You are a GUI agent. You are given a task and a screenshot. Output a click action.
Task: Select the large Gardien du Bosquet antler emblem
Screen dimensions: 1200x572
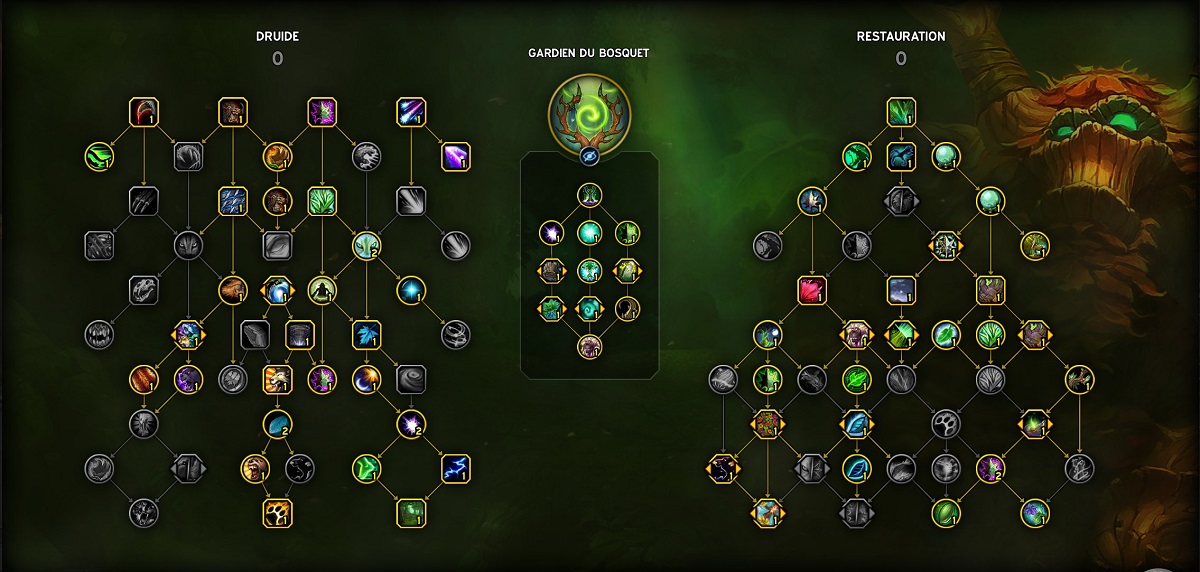(589, 110)
